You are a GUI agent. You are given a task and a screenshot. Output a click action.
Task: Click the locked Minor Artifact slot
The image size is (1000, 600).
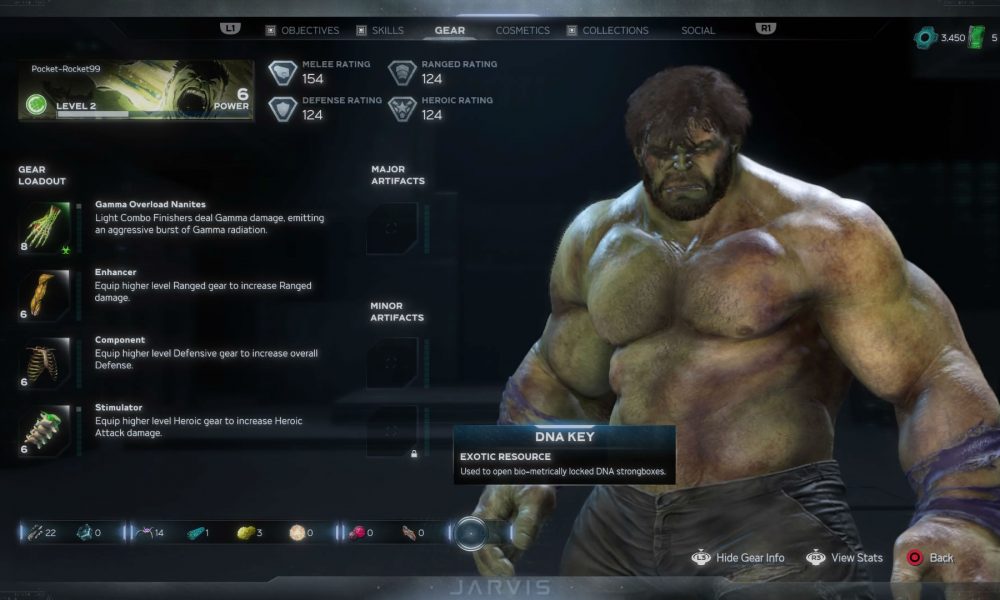click(392, 431)
